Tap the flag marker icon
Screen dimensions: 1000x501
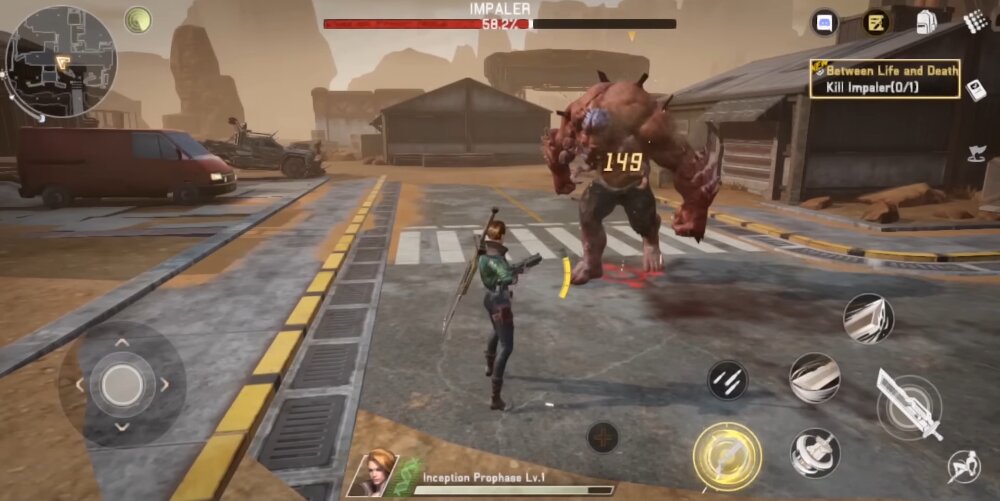pyautogui.click(x=976, y=153)
